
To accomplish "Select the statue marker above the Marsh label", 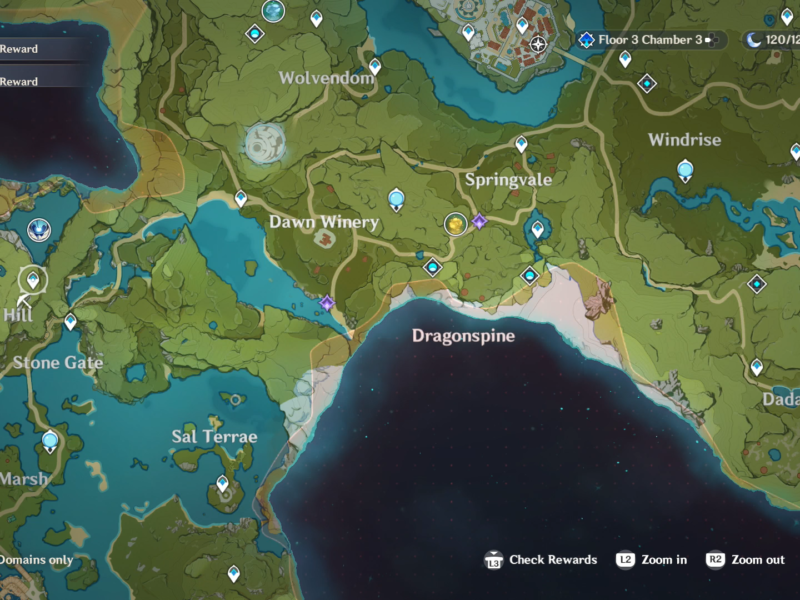I will (x=50, y=440).
